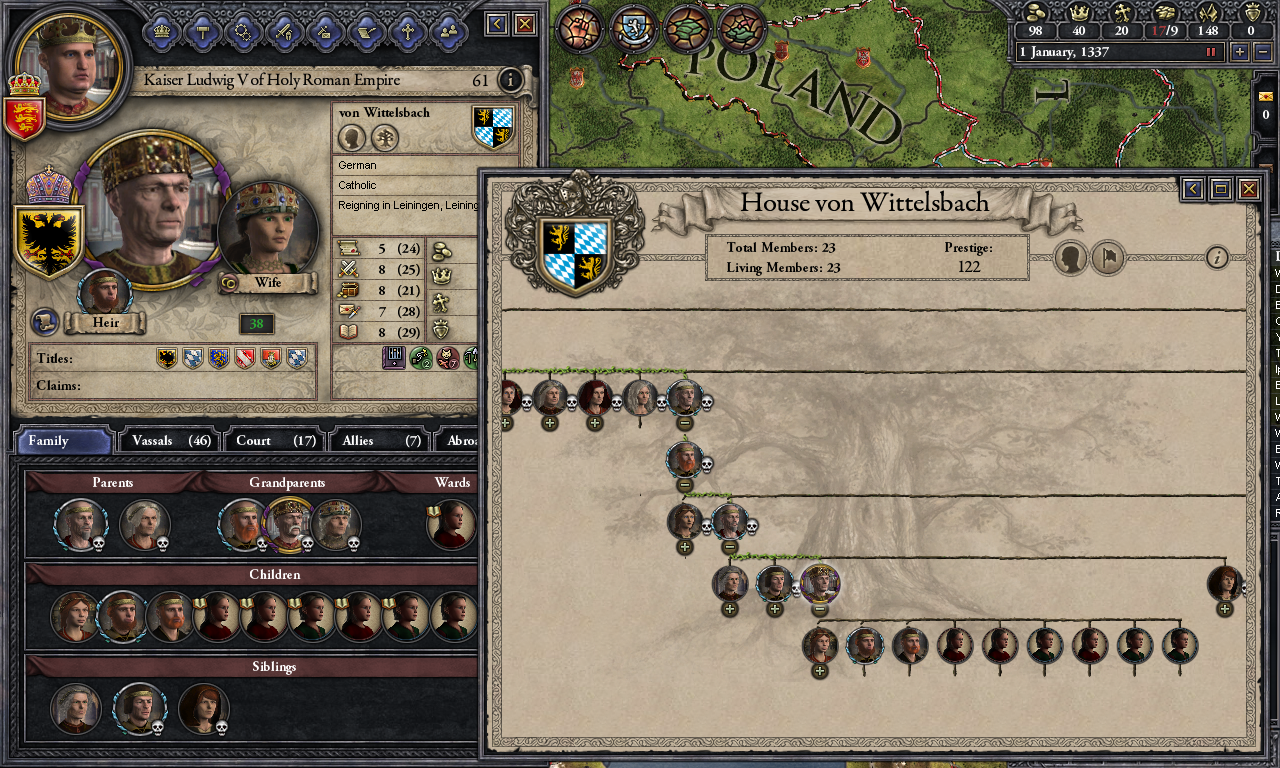
Task: Close the character panel with red X
Action: [525, 24]
